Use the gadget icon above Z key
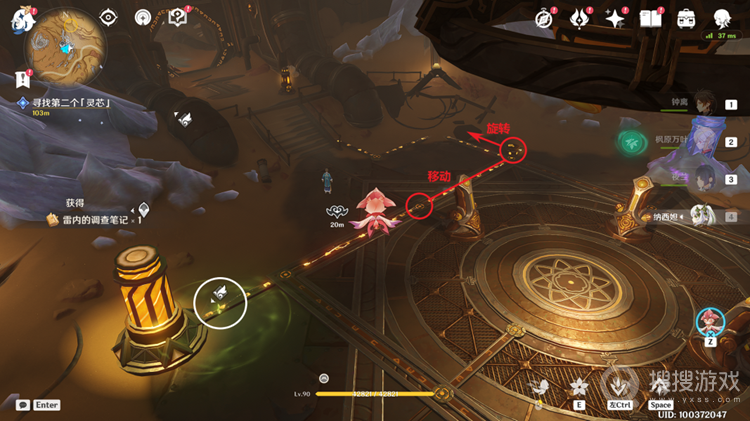The image size is (750, 421). click(709, 321)
